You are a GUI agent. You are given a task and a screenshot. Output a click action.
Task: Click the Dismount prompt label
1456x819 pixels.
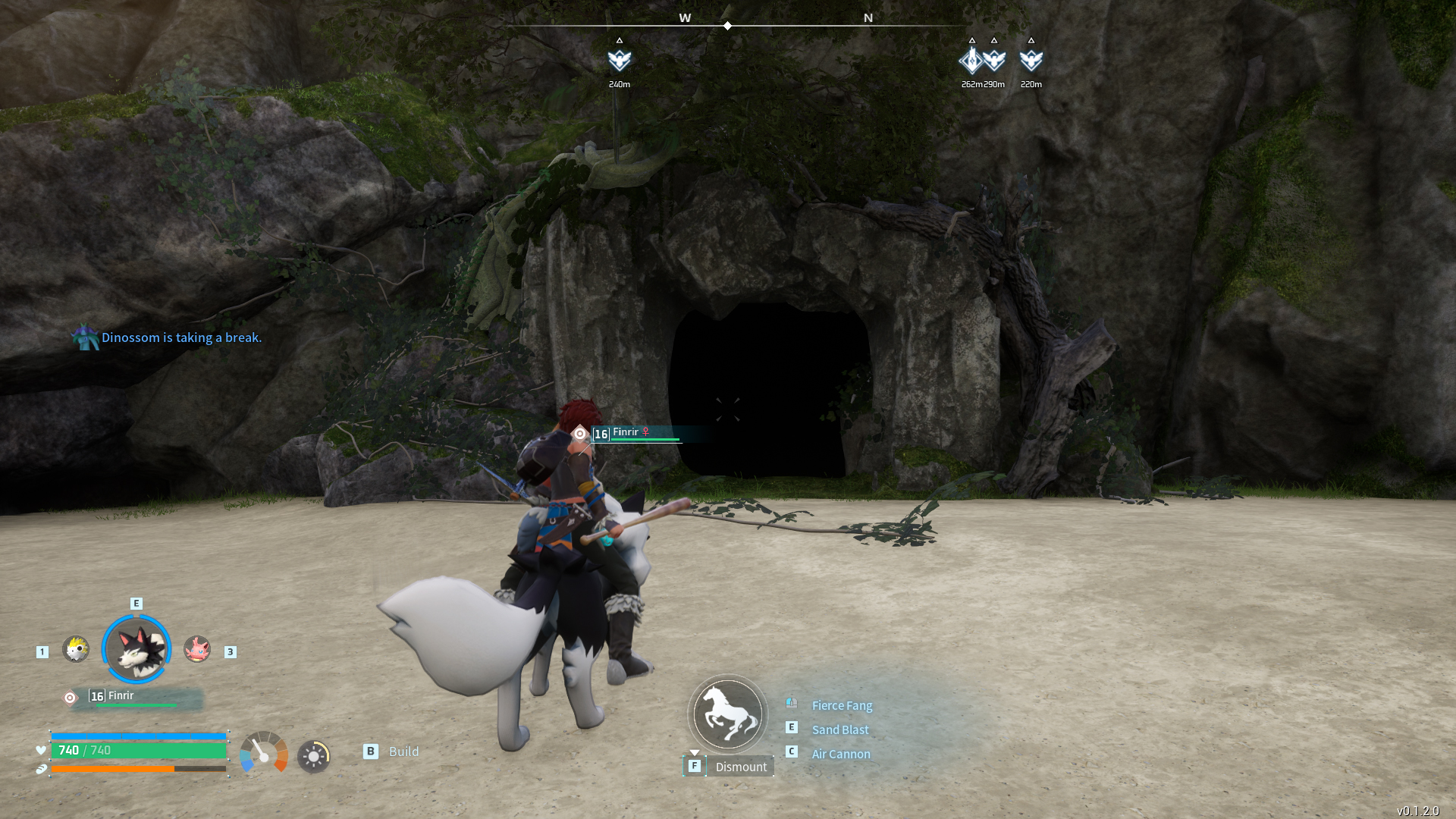pyautogui.click(x=740, y=767)
